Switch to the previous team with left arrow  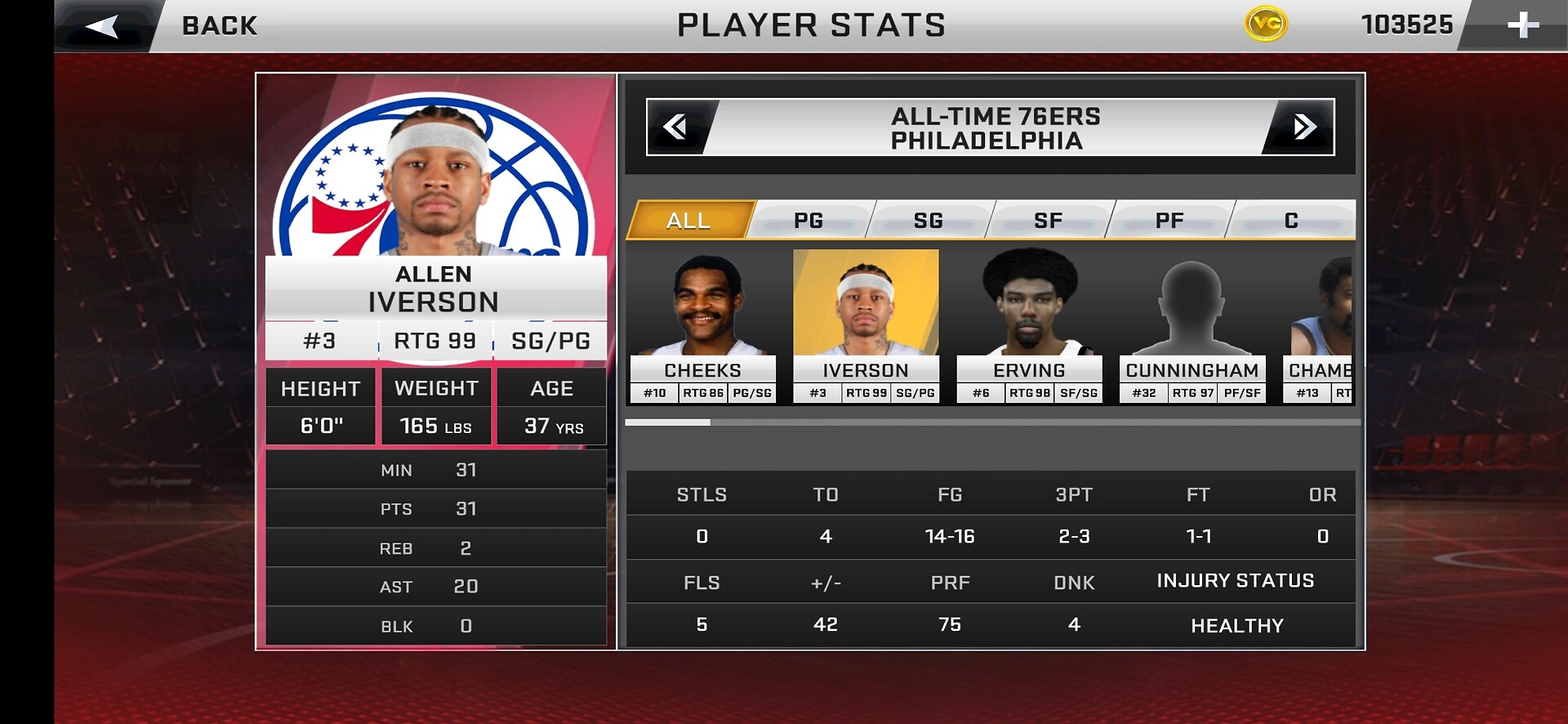(x=676, y=127)
